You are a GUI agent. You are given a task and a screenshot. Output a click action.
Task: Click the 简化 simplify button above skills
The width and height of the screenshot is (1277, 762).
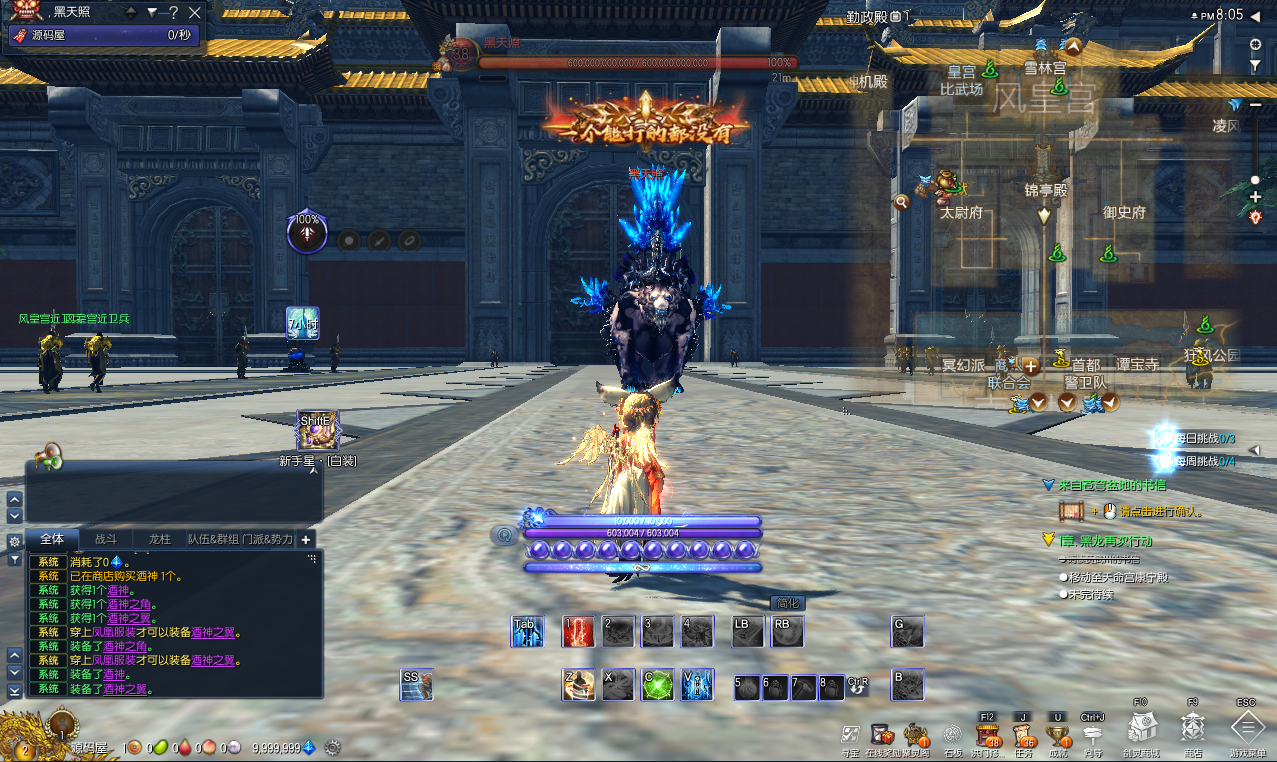point(789,603)
